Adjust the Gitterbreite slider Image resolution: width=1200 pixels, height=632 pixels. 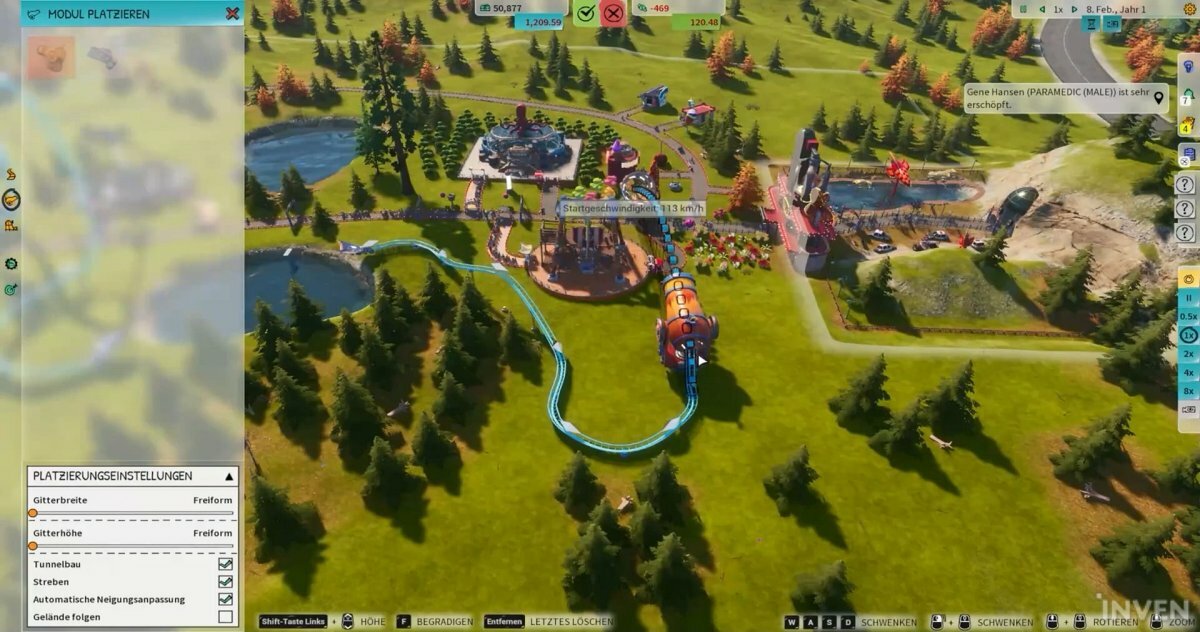click(x=33, y=513)
